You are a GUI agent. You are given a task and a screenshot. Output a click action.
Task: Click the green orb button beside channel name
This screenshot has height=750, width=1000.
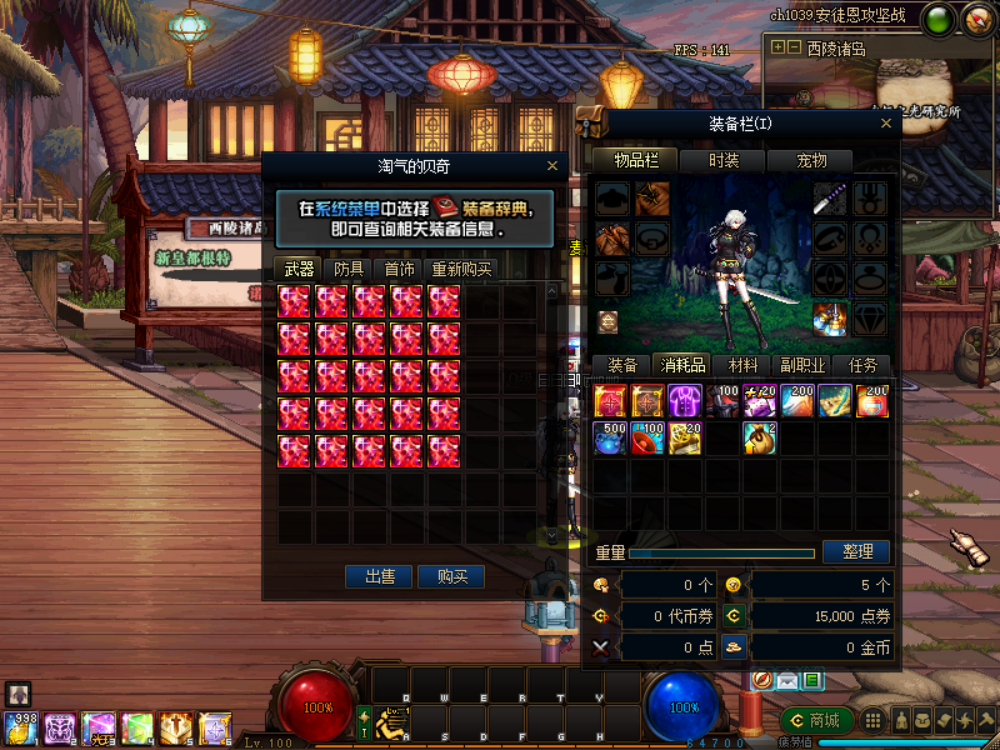pos(938,21)
